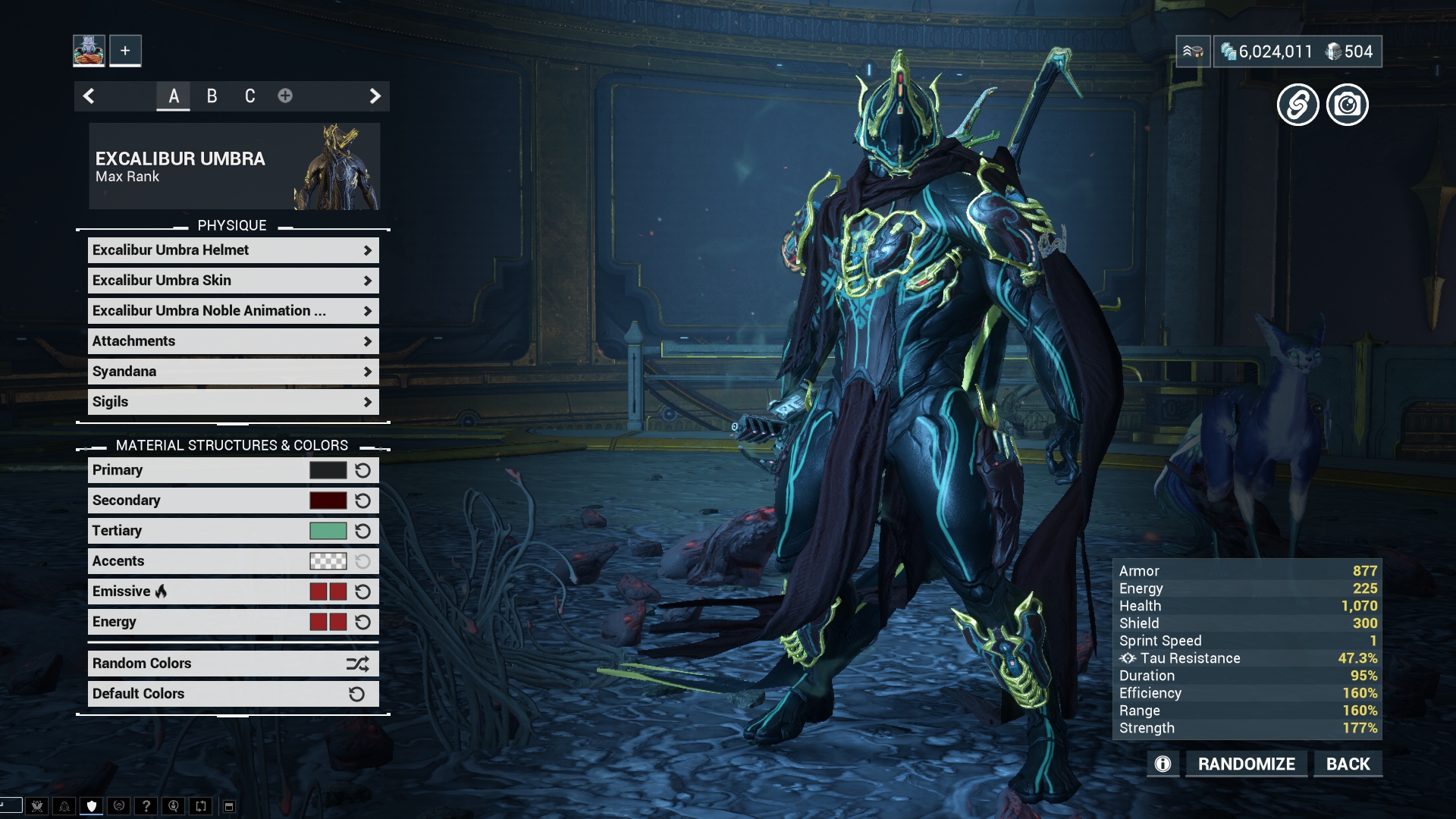Click the credits icon next to 6,024,011
Viewport: 1456px width, 819px height.
click(1230, 52)
